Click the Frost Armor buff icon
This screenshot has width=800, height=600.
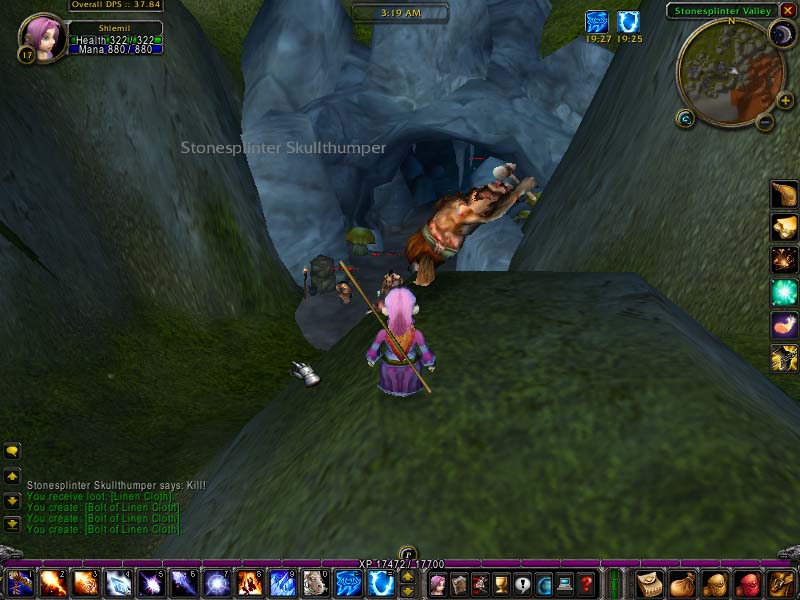tap(628, 22)
